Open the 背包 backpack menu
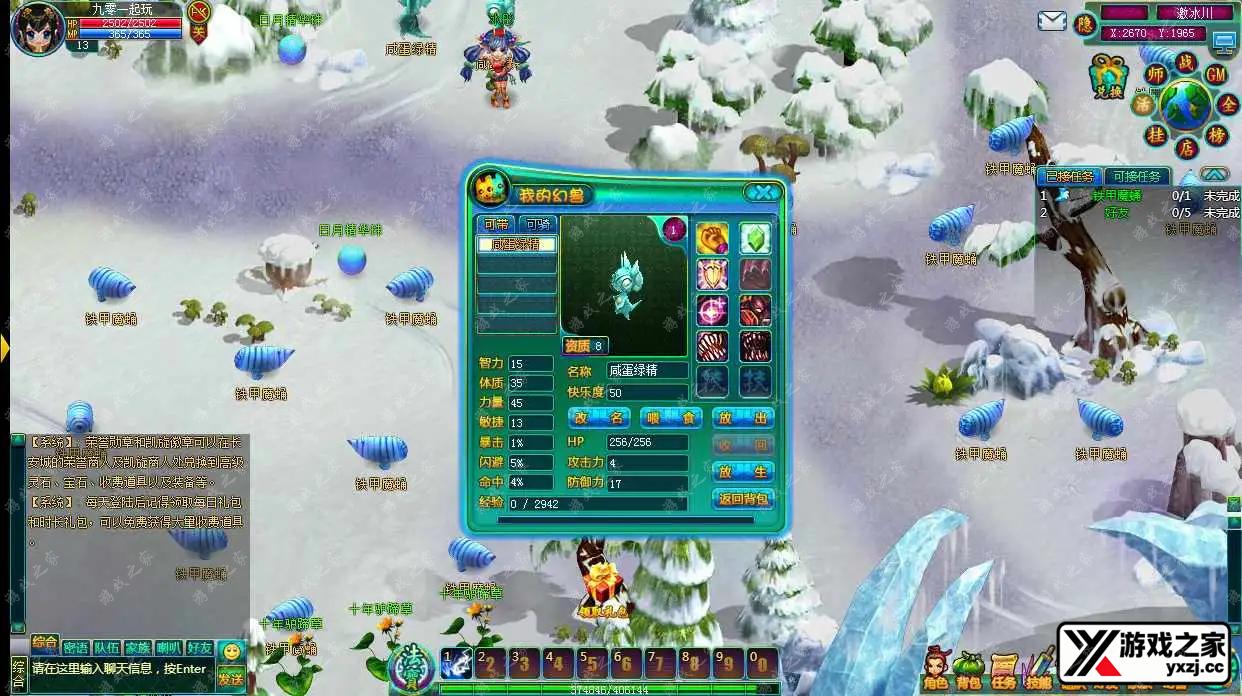 968,669
